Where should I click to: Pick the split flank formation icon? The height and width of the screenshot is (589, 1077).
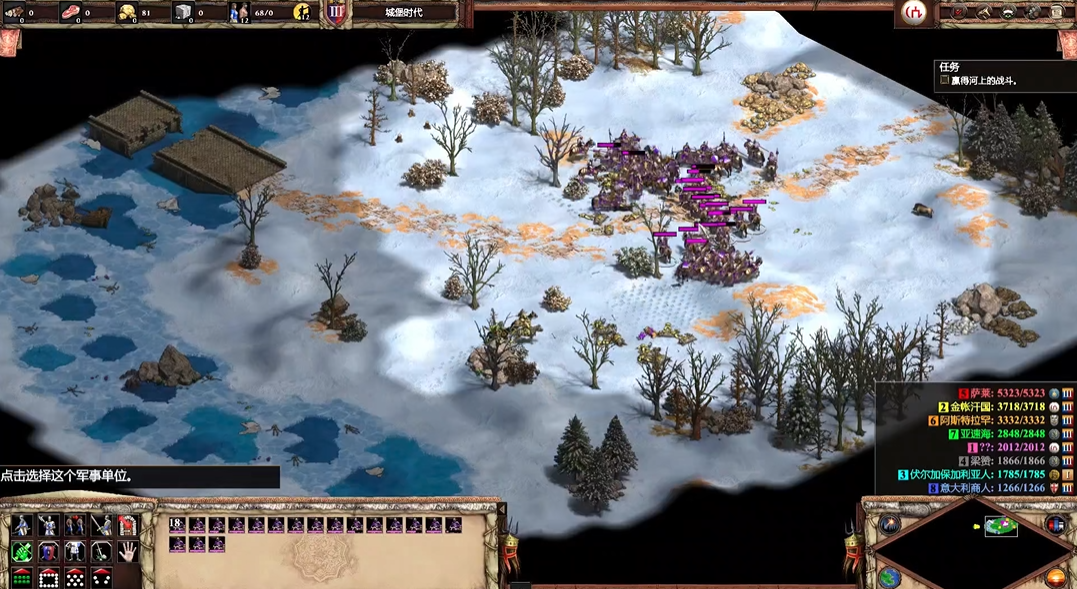pyautogui.click(x=101, y=578)
